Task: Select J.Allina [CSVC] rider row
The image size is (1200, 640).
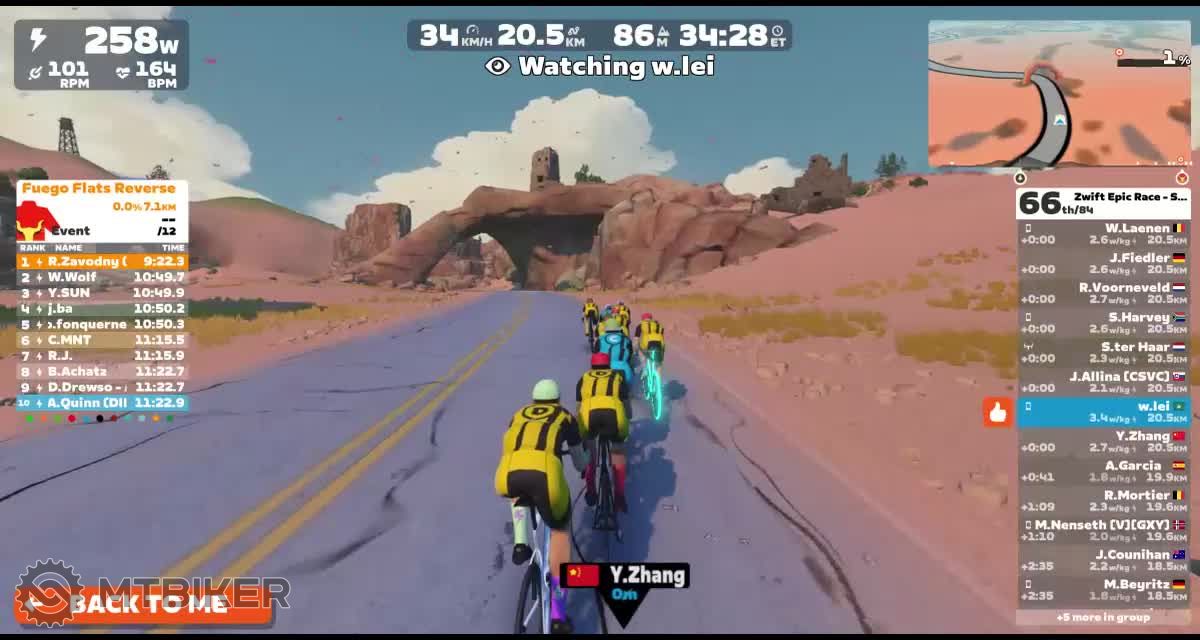Action: (x=1102, y=382)
